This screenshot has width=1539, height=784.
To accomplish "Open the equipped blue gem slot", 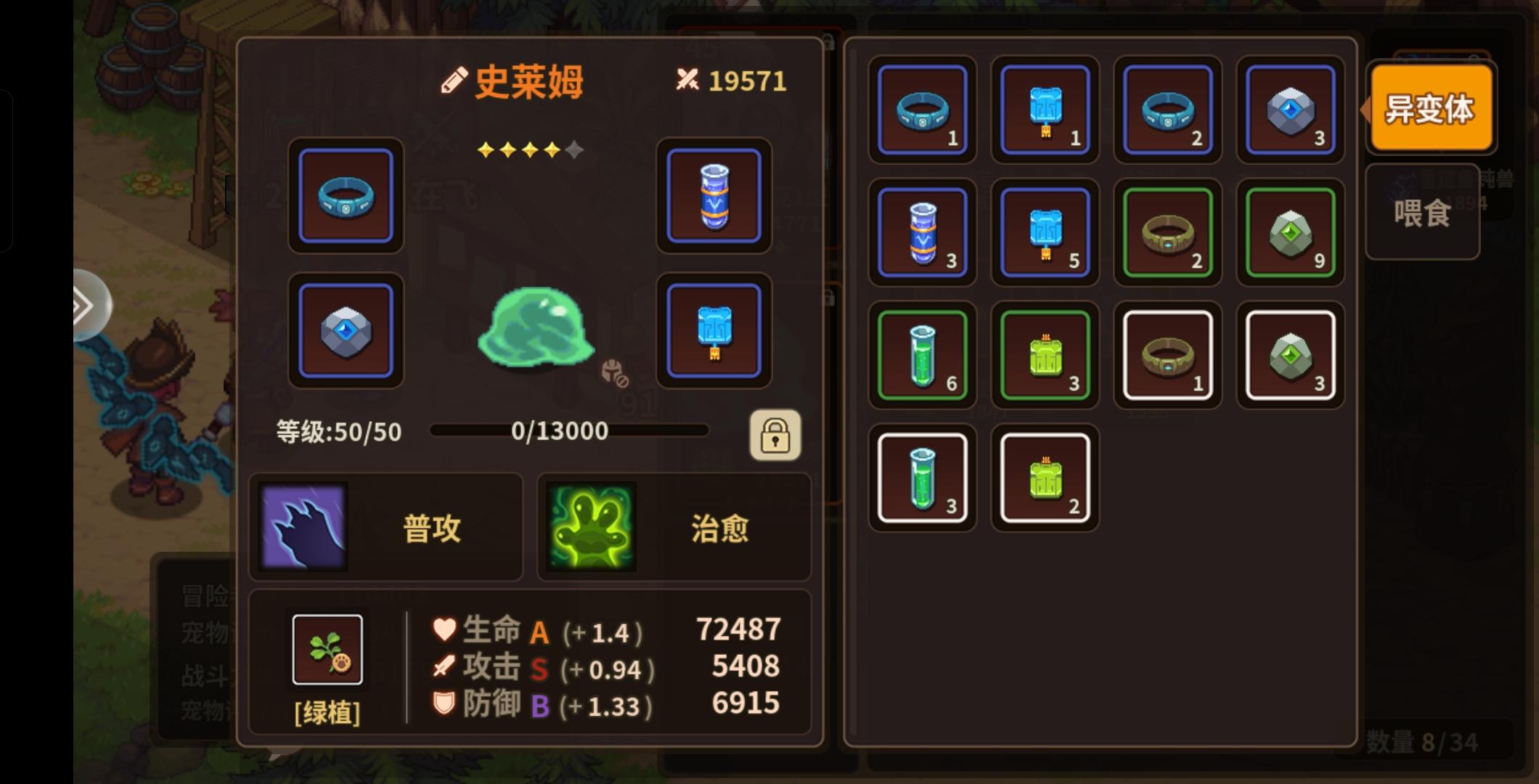I will [x=345, y=330].
